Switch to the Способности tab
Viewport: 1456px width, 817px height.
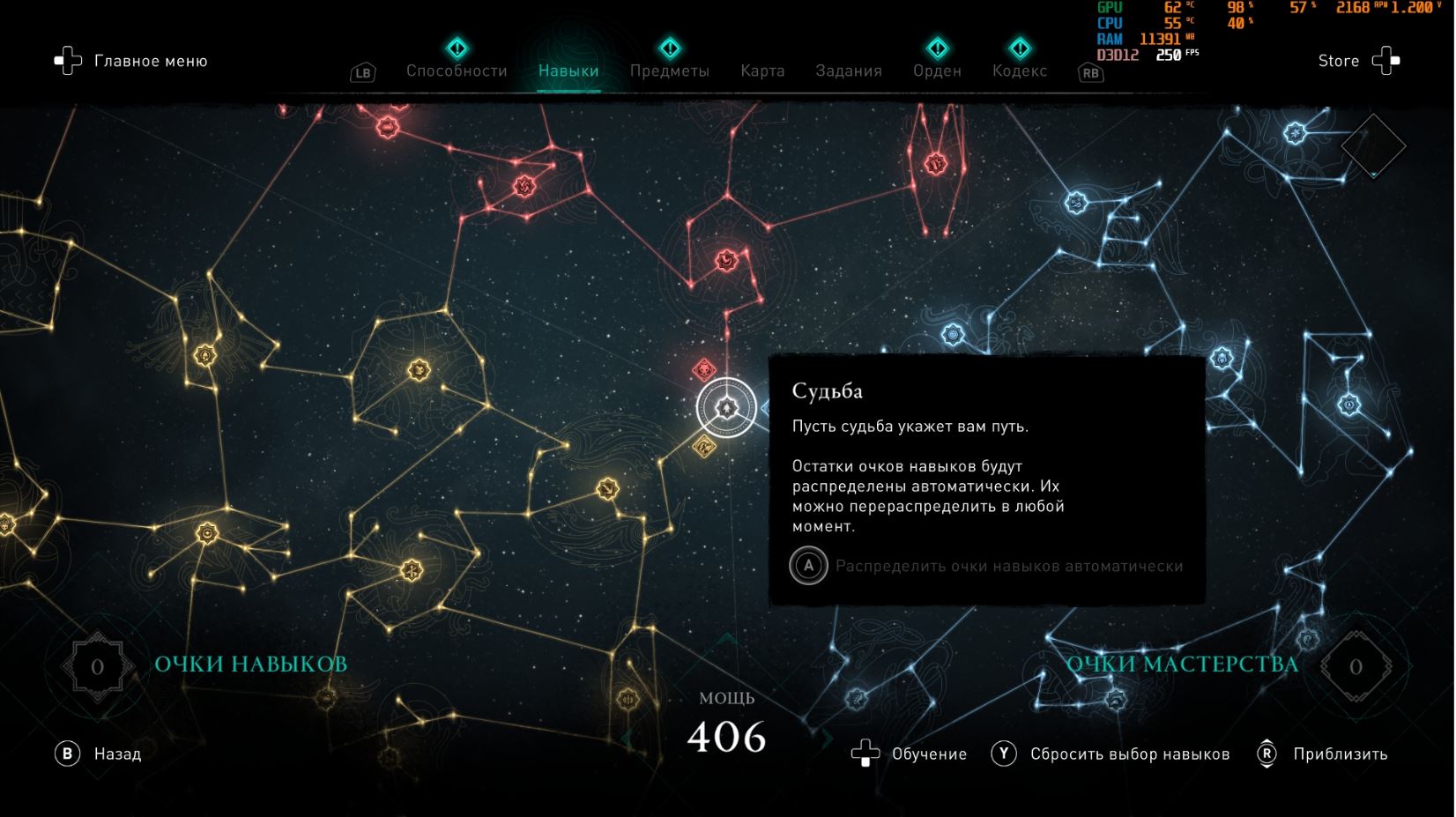click(457, 71)
